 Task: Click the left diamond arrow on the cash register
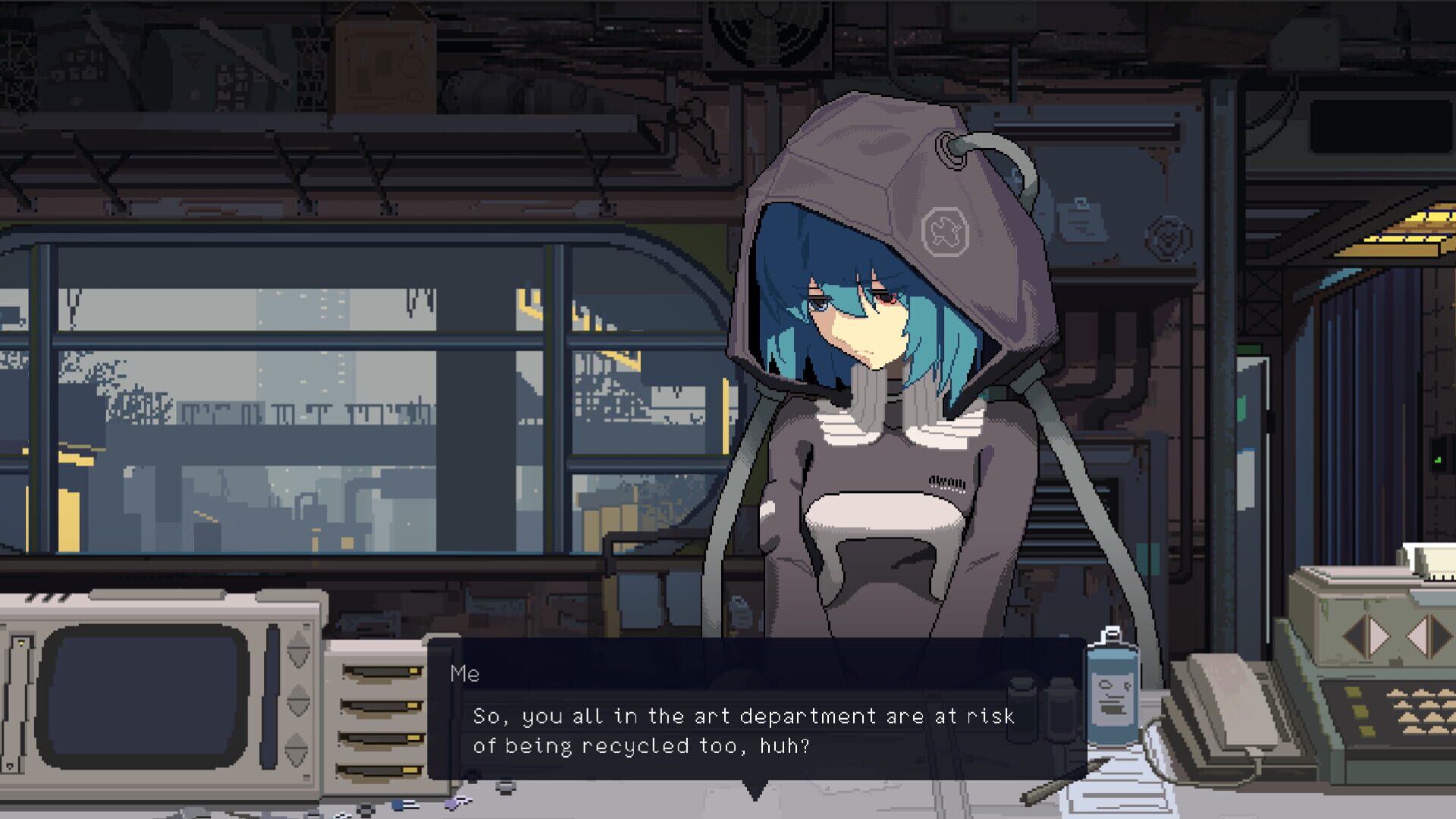(x=1367, y=635)
